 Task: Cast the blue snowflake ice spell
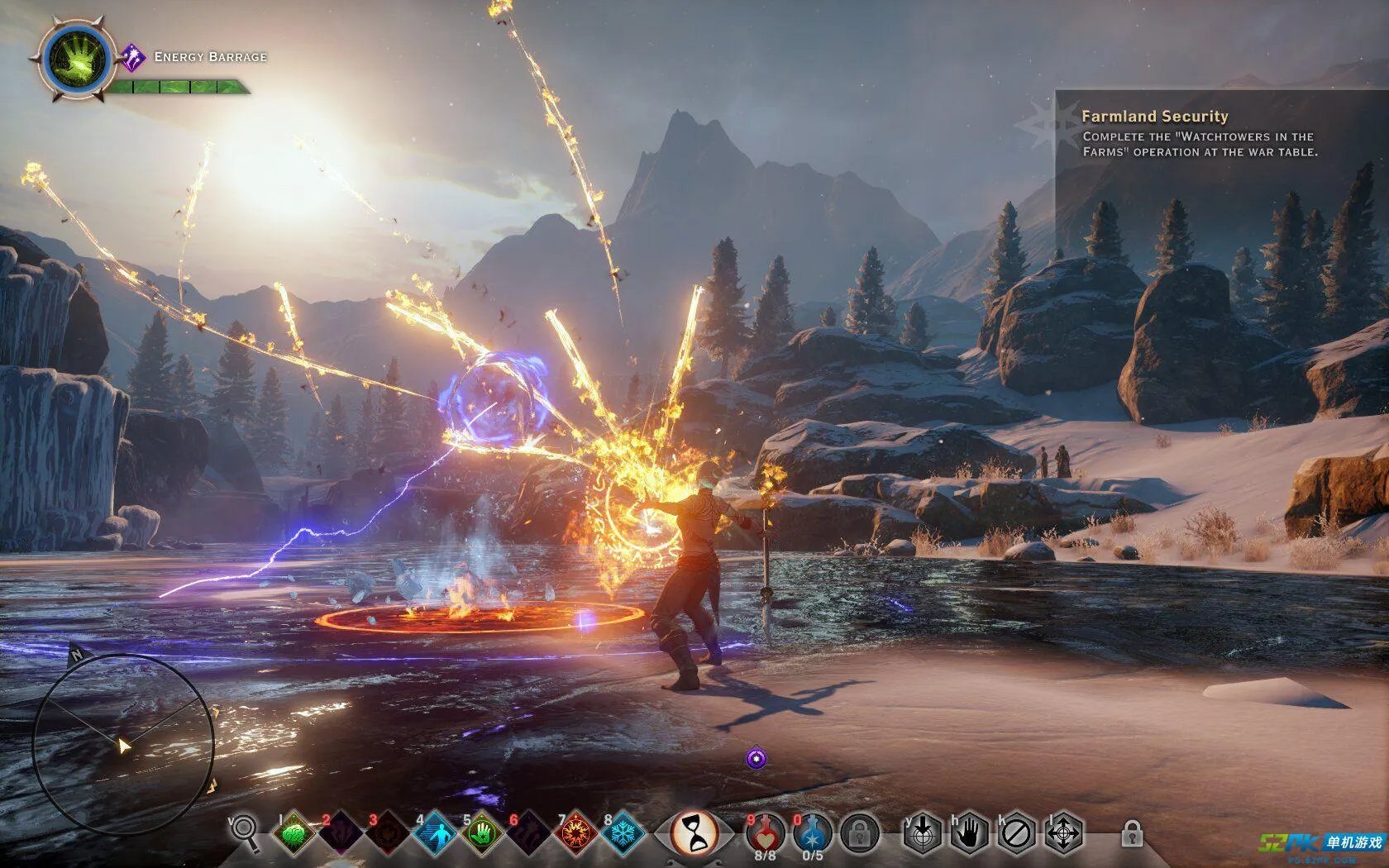623,834
